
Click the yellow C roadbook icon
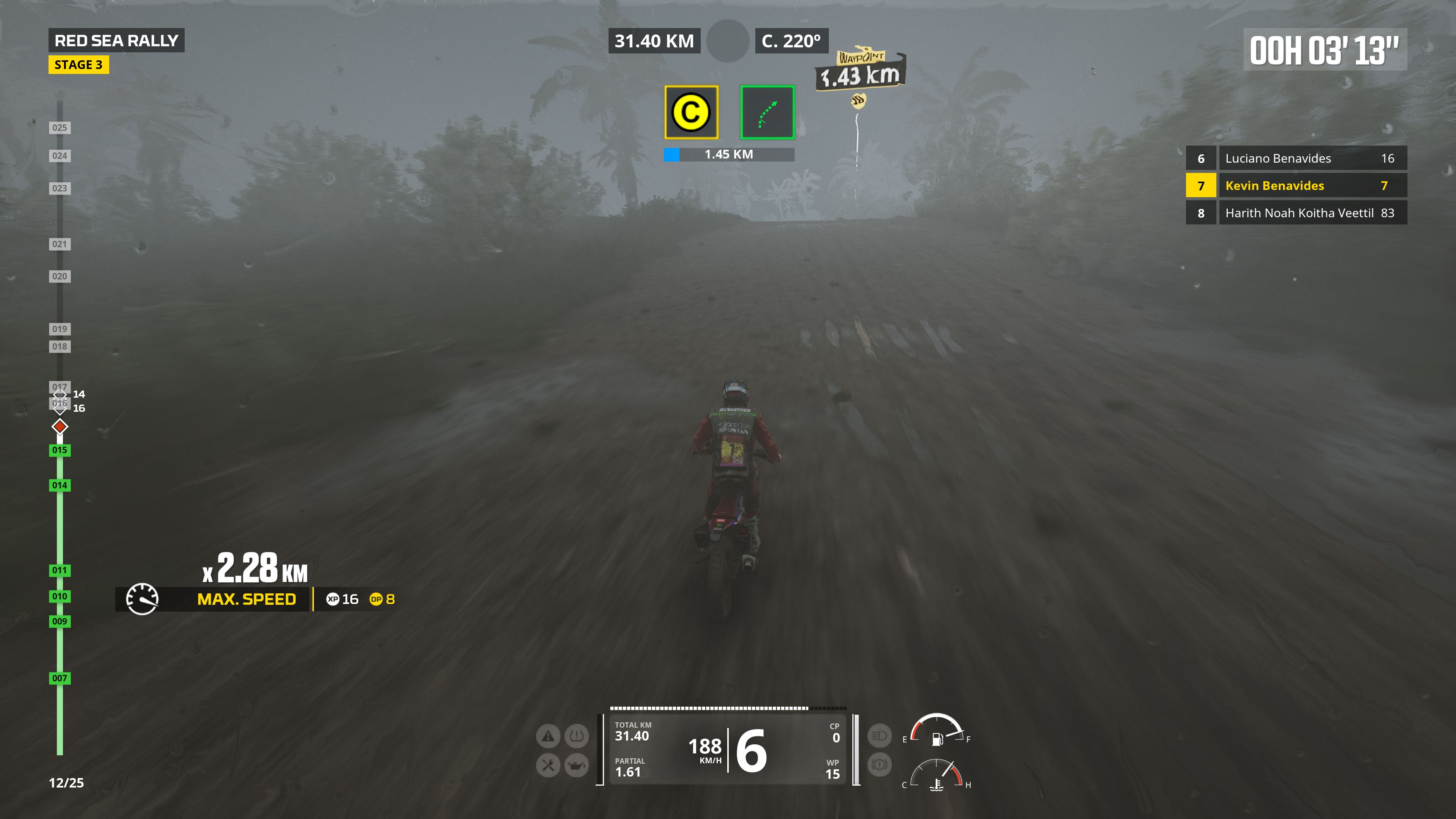pyautogui.click(x=691, y=112)
